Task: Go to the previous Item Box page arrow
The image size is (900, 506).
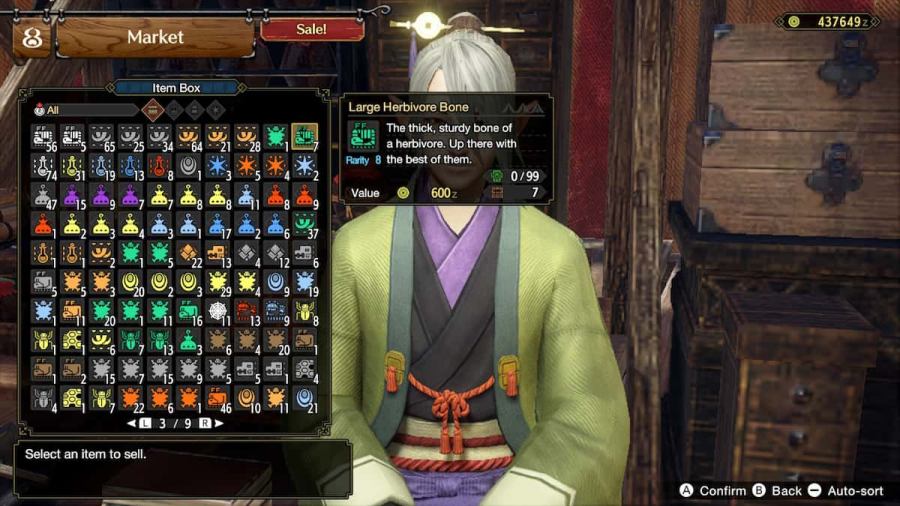Action: click(x=133, y=423)
